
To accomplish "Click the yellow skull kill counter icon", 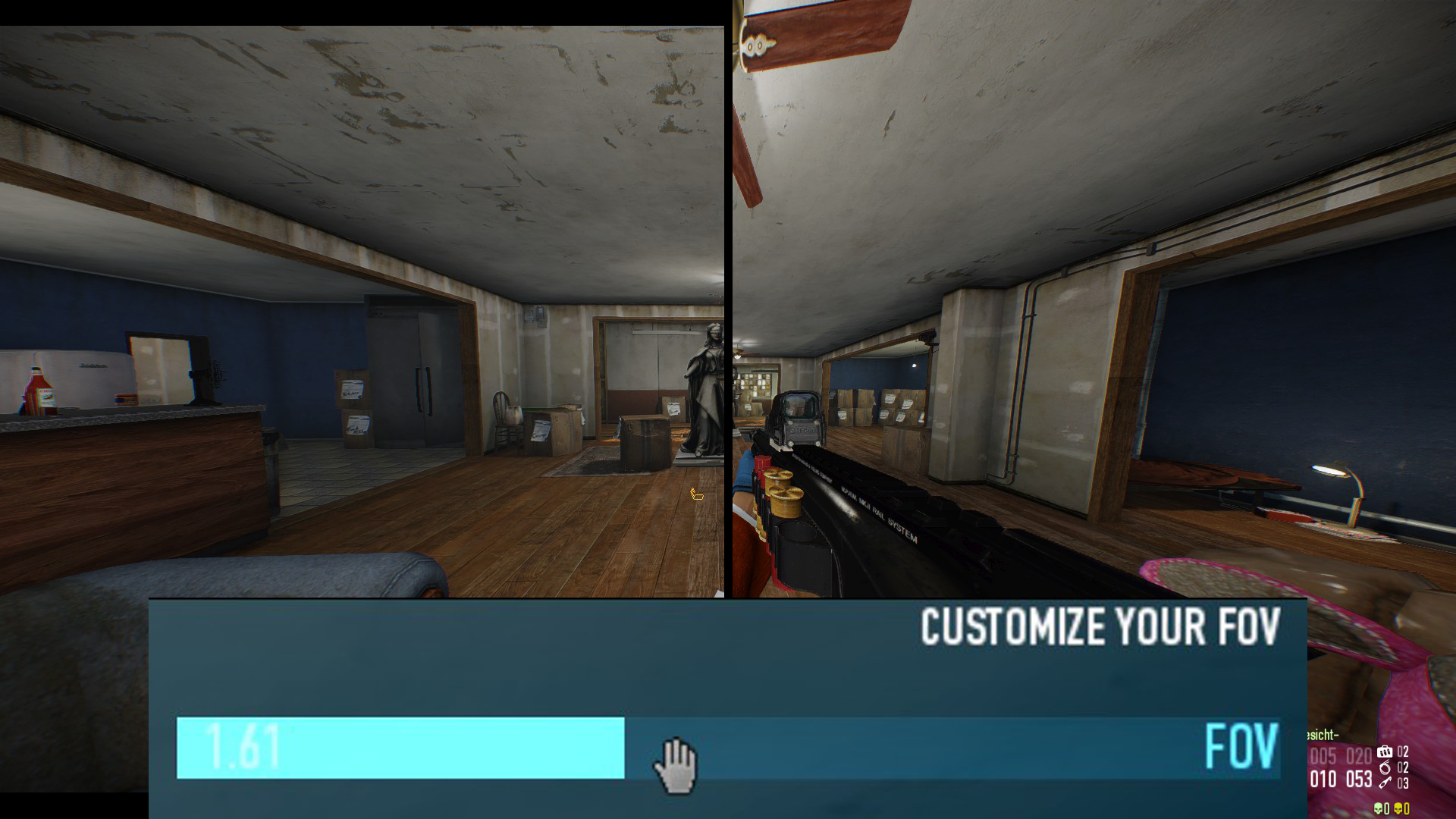I will [x=1399, y=809].
